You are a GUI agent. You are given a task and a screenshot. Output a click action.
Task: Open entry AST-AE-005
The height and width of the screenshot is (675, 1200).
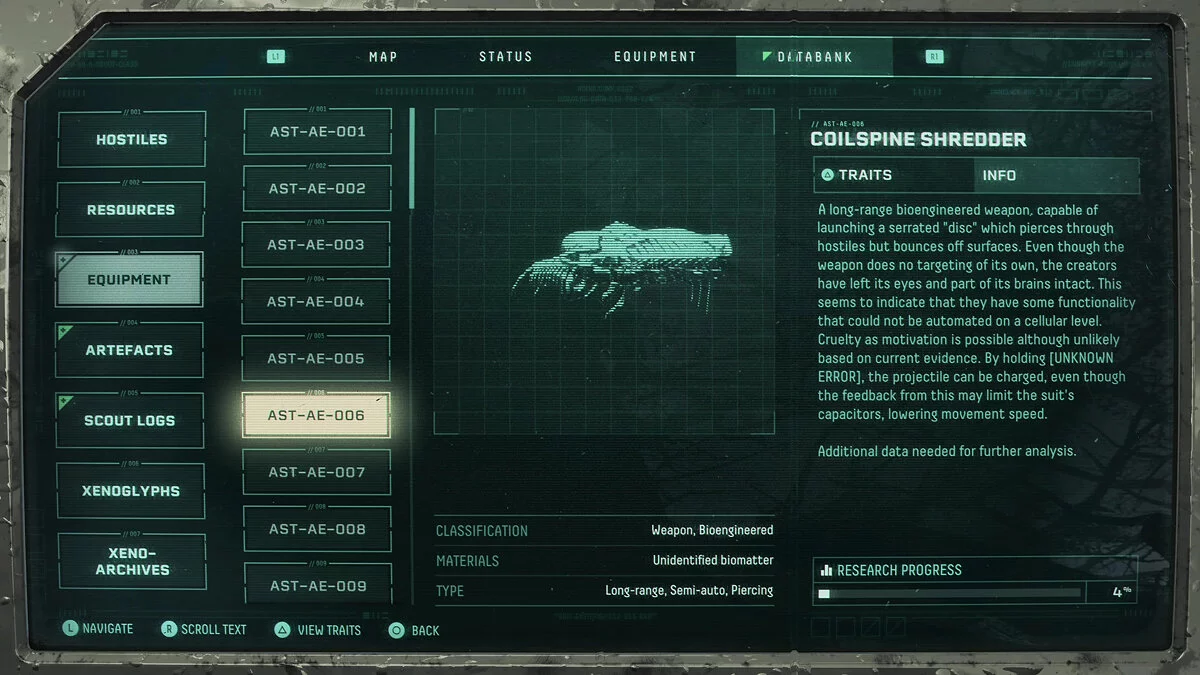(x=316, y=358)
